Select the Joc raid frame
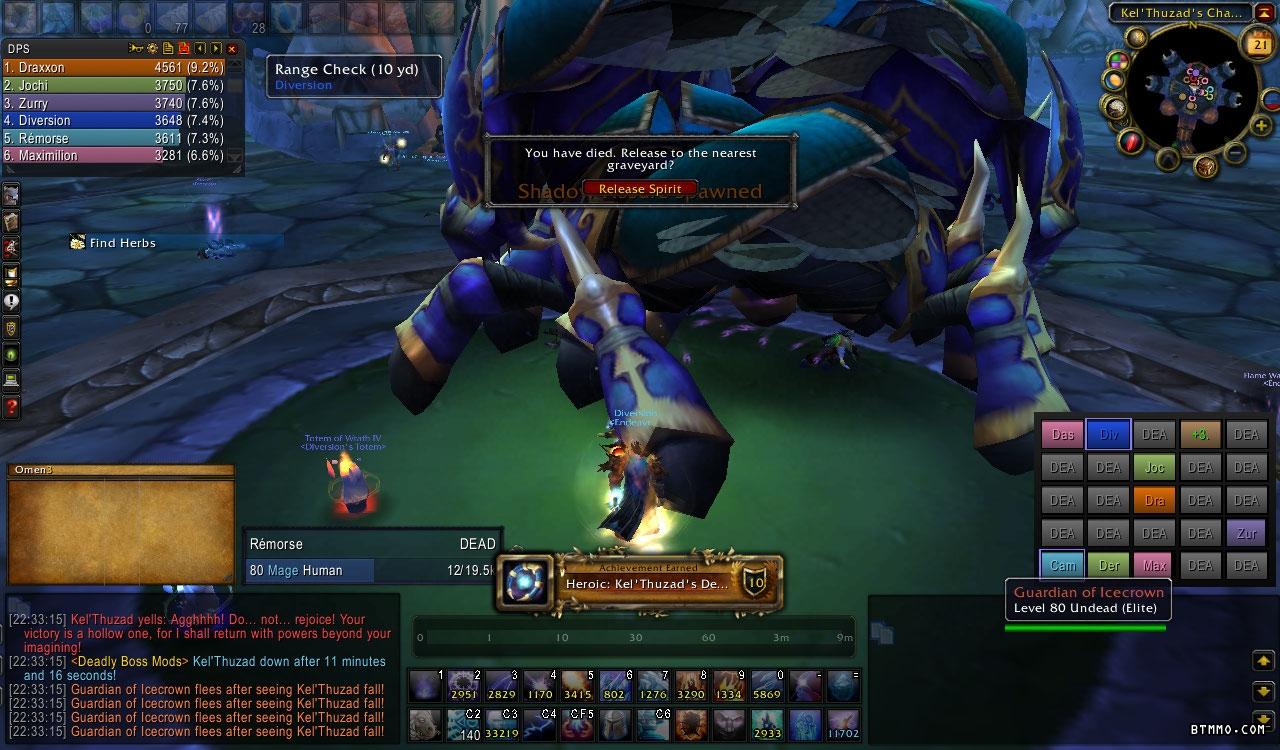Image resolution: width=1280 pixels, height=750 pixels. [1154, 467]
